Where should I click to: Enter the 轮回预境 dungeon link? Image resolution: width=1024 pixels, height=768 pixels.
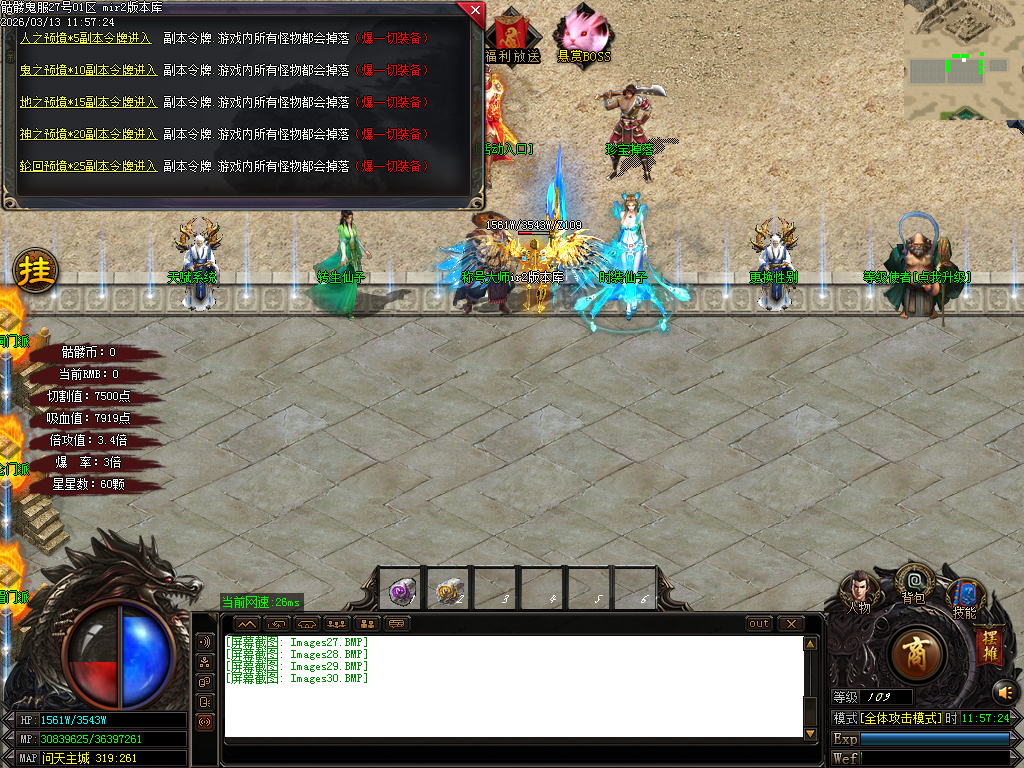coord(88,166)
